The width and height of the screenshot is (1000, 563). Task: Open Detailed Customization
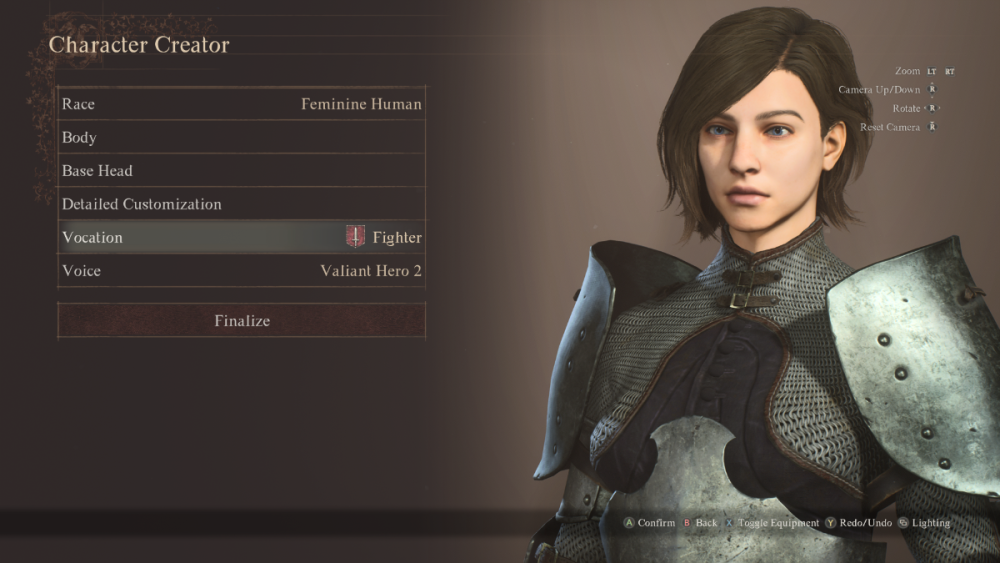(241, 204)
